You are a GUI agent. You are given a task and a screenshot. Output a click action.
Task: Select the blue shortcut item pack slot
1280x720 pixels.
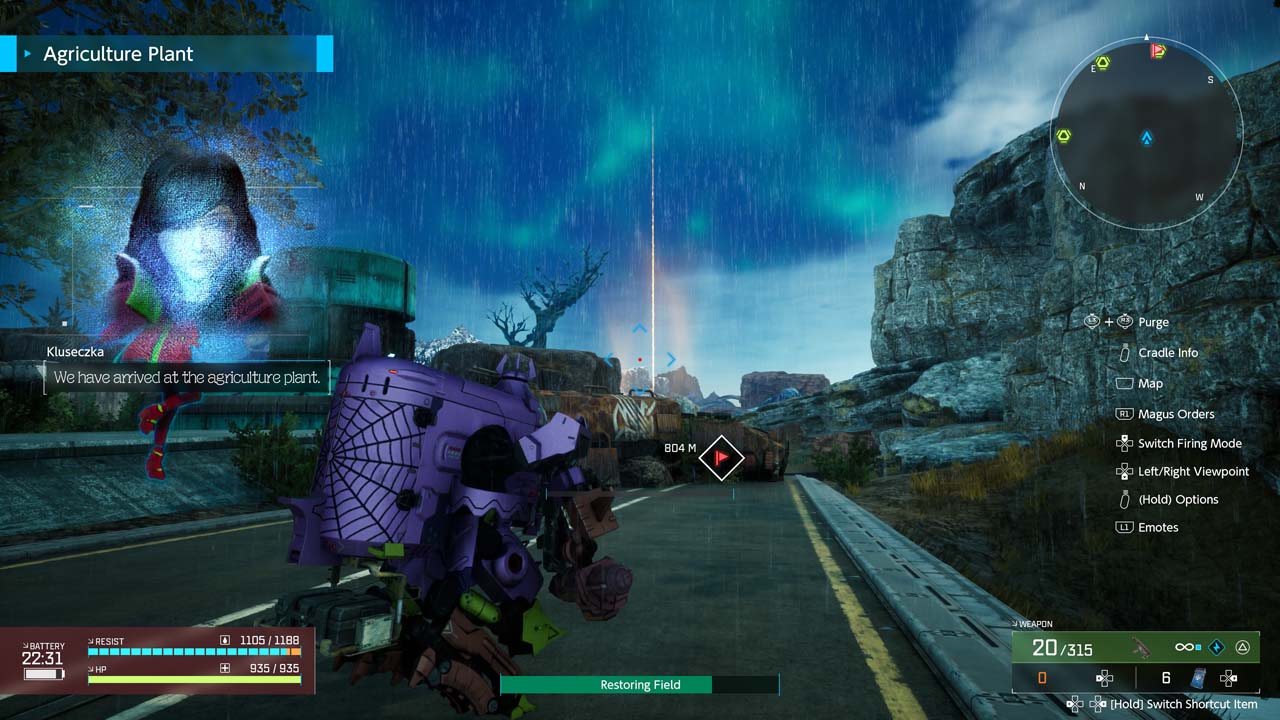[x=1198, y=678]
